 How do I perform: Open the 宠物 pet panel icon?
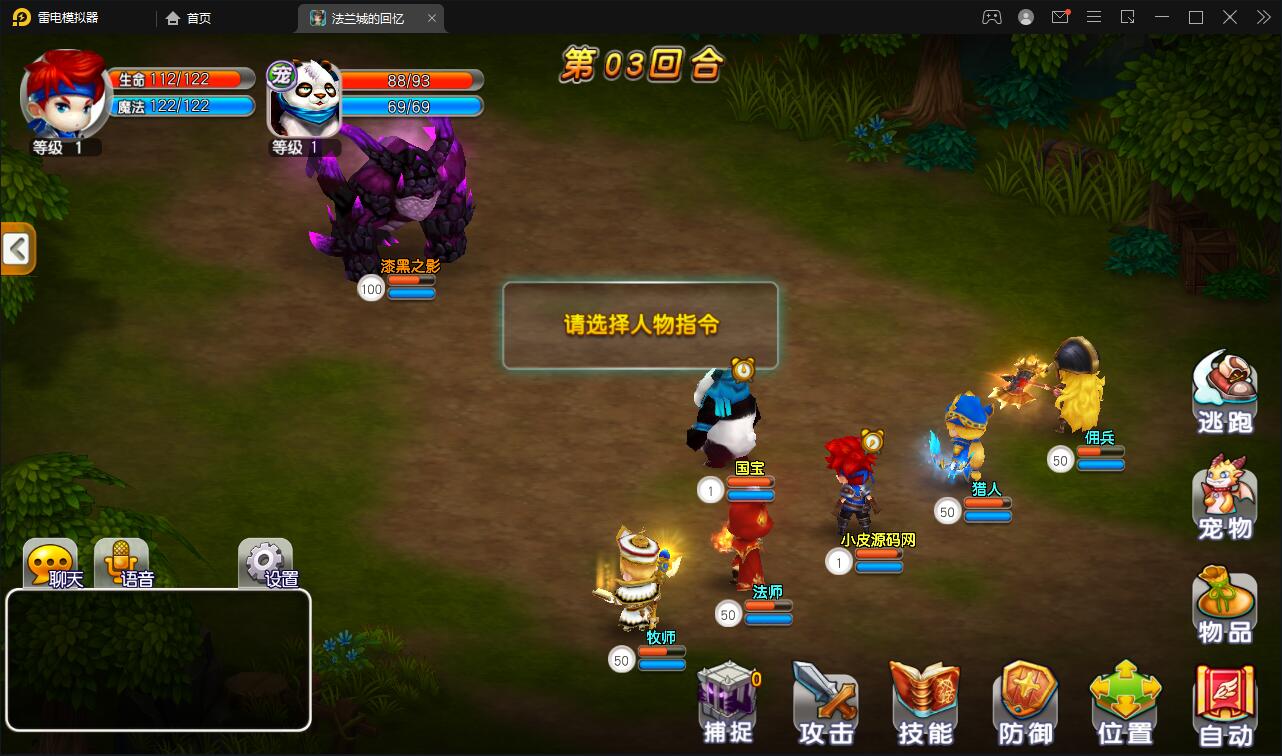pos(1224,497)
